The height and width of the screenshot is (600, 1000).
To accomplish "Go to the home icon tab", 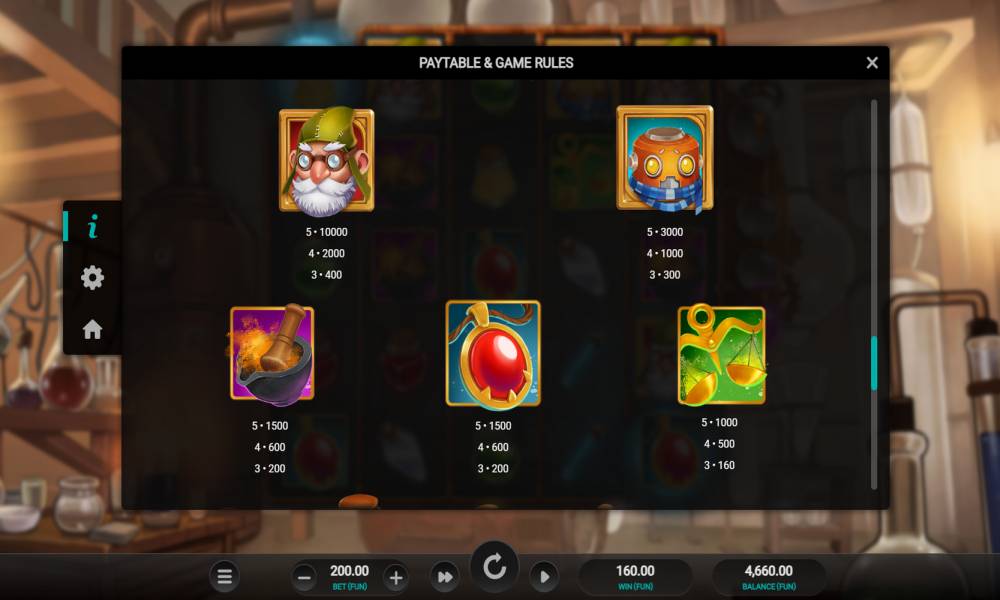I will [93, 329].
